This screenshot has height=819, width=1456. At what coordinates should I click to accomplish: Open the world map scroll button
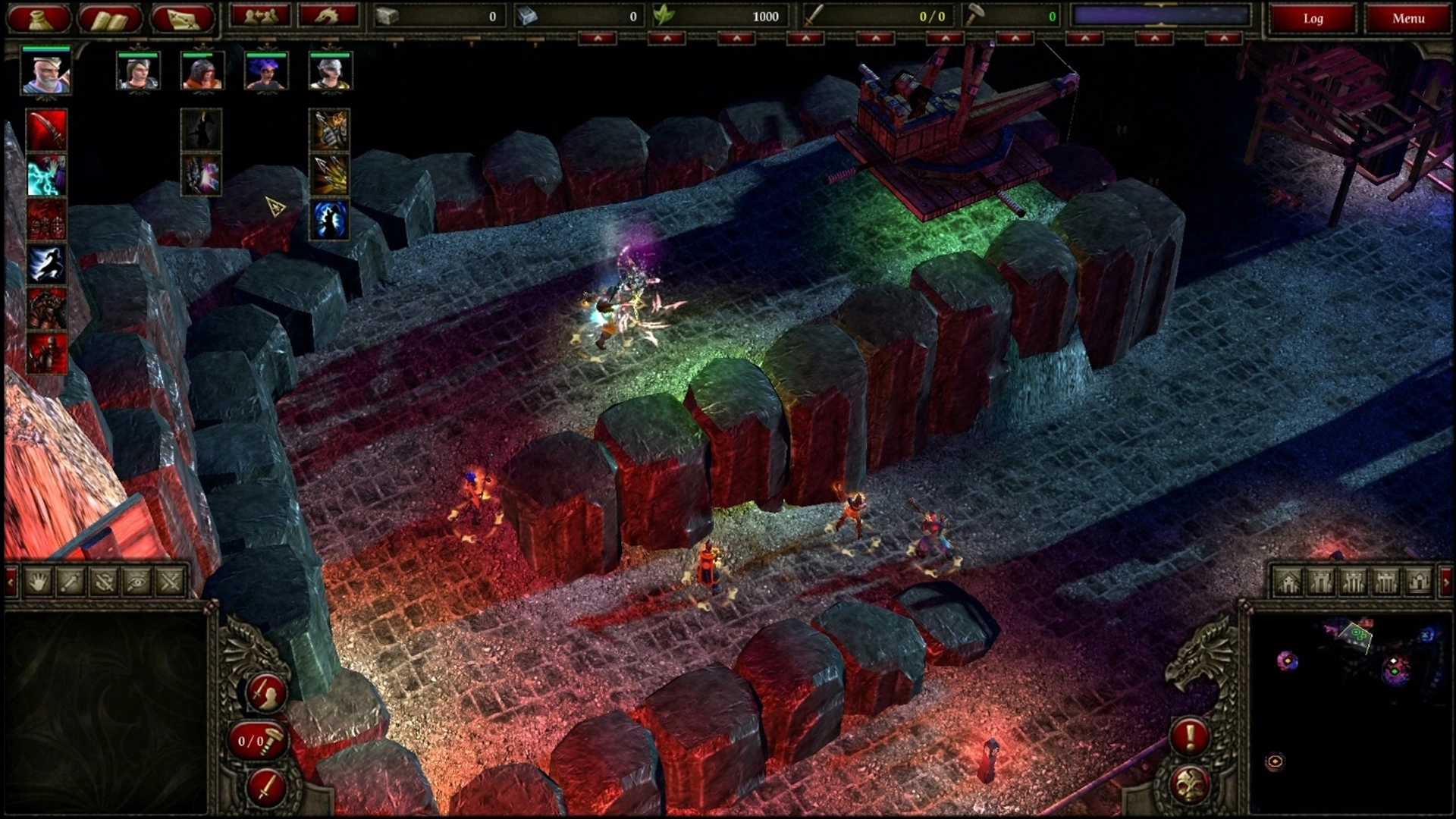tap(182, 18)
